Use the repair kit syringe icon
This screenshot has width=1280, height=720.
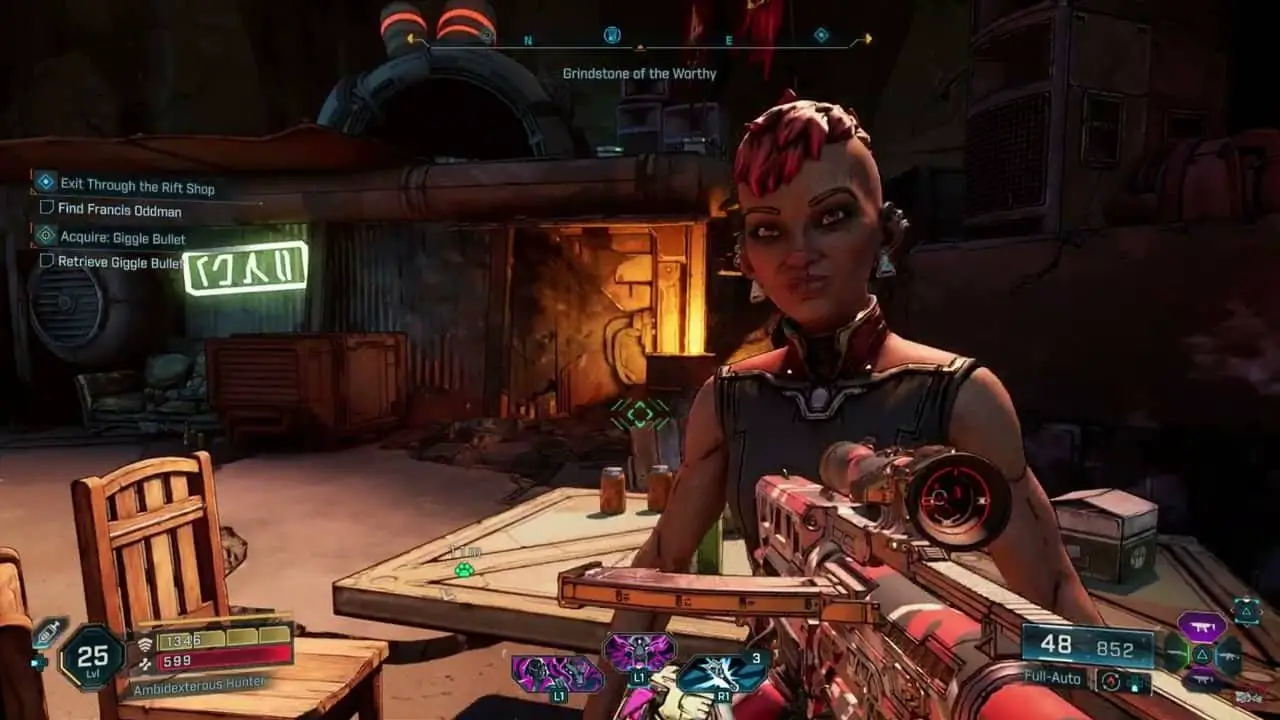pyautogui.click(x=49, y=633)
